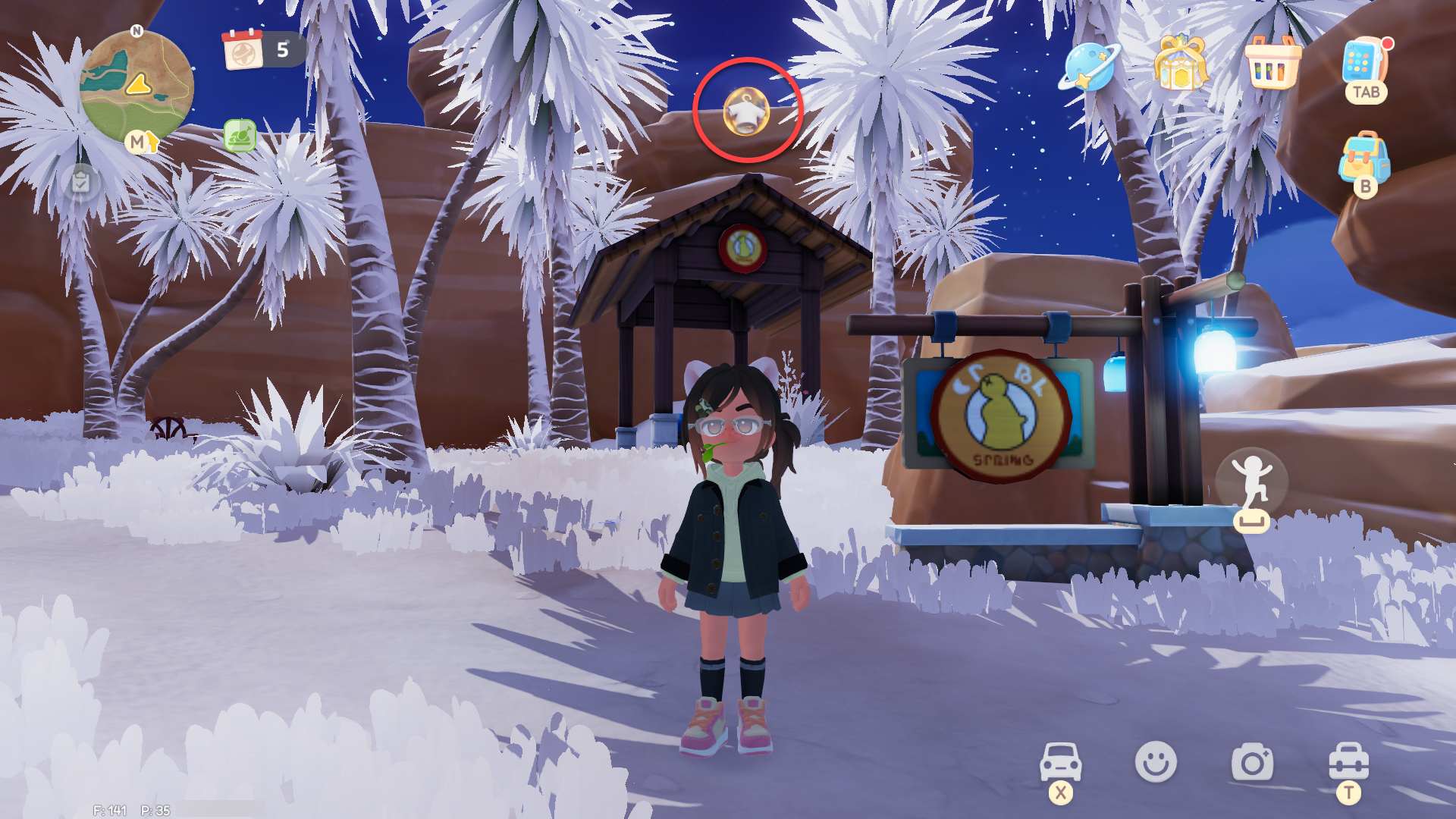Summon the car vehicle
Screen dimensions: 1456x819
click(1060, 761)
